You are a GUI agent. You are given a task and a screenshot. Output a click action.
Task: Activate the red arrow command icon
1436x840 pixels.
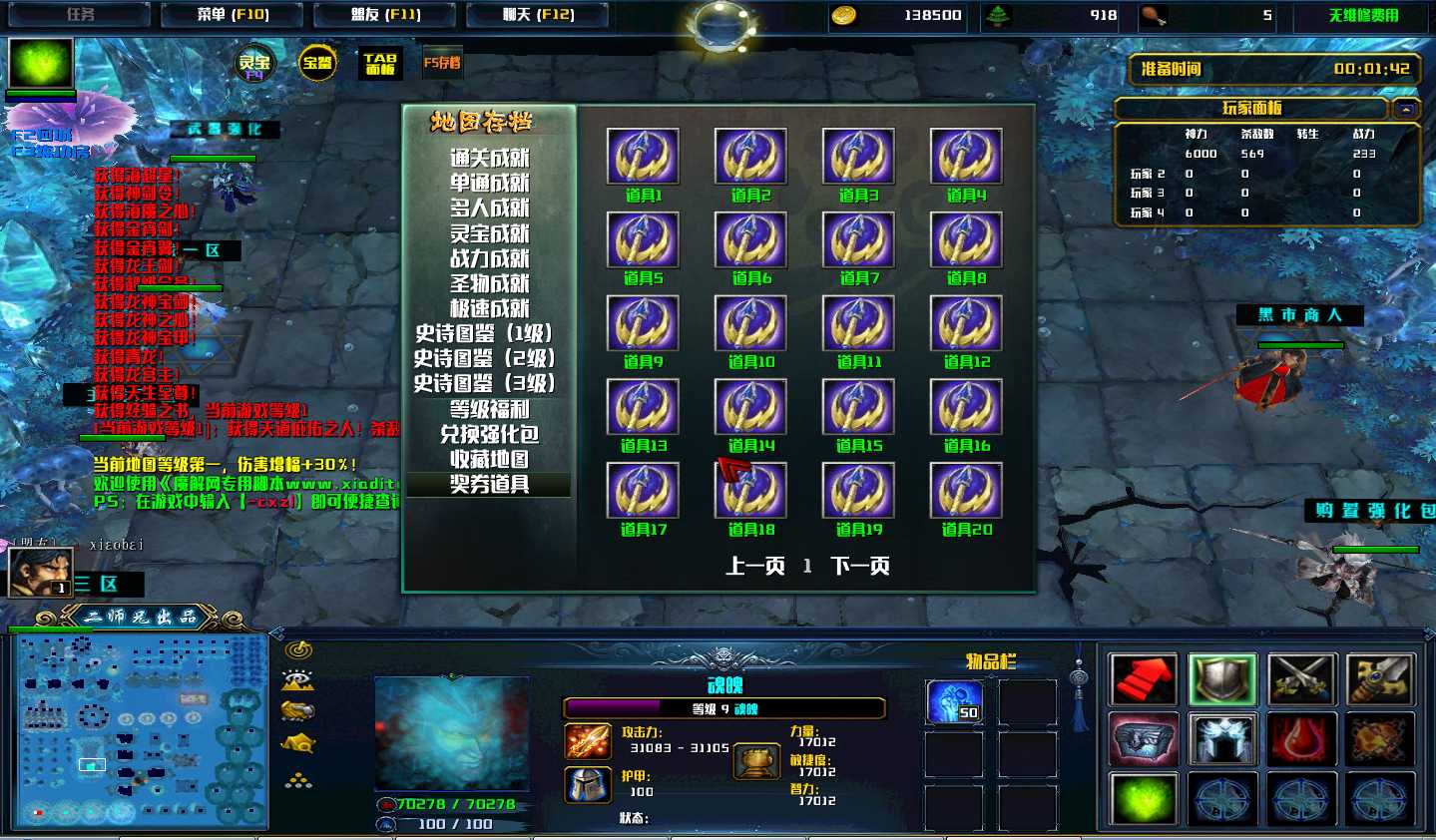click(x=1144, y=679)
